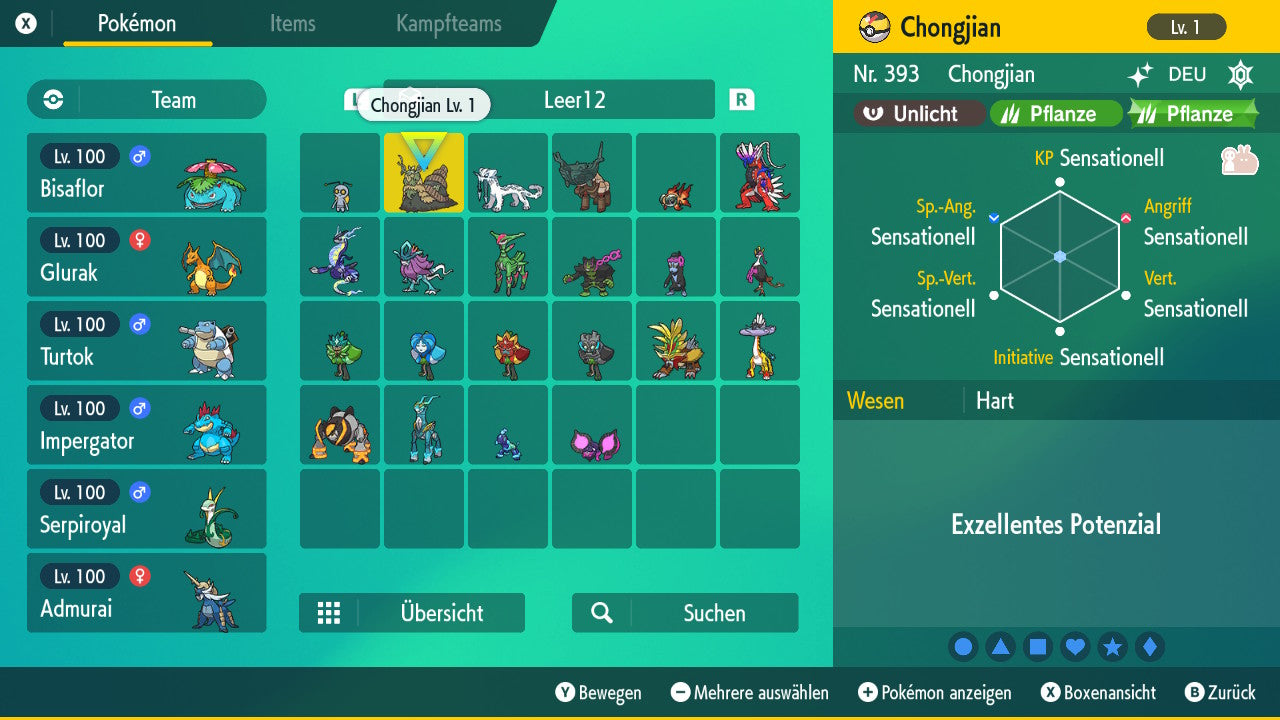Click the shiny sparkle icon next to DEU
Screen dimensions: 1280x720
[x=1141, y=75]
